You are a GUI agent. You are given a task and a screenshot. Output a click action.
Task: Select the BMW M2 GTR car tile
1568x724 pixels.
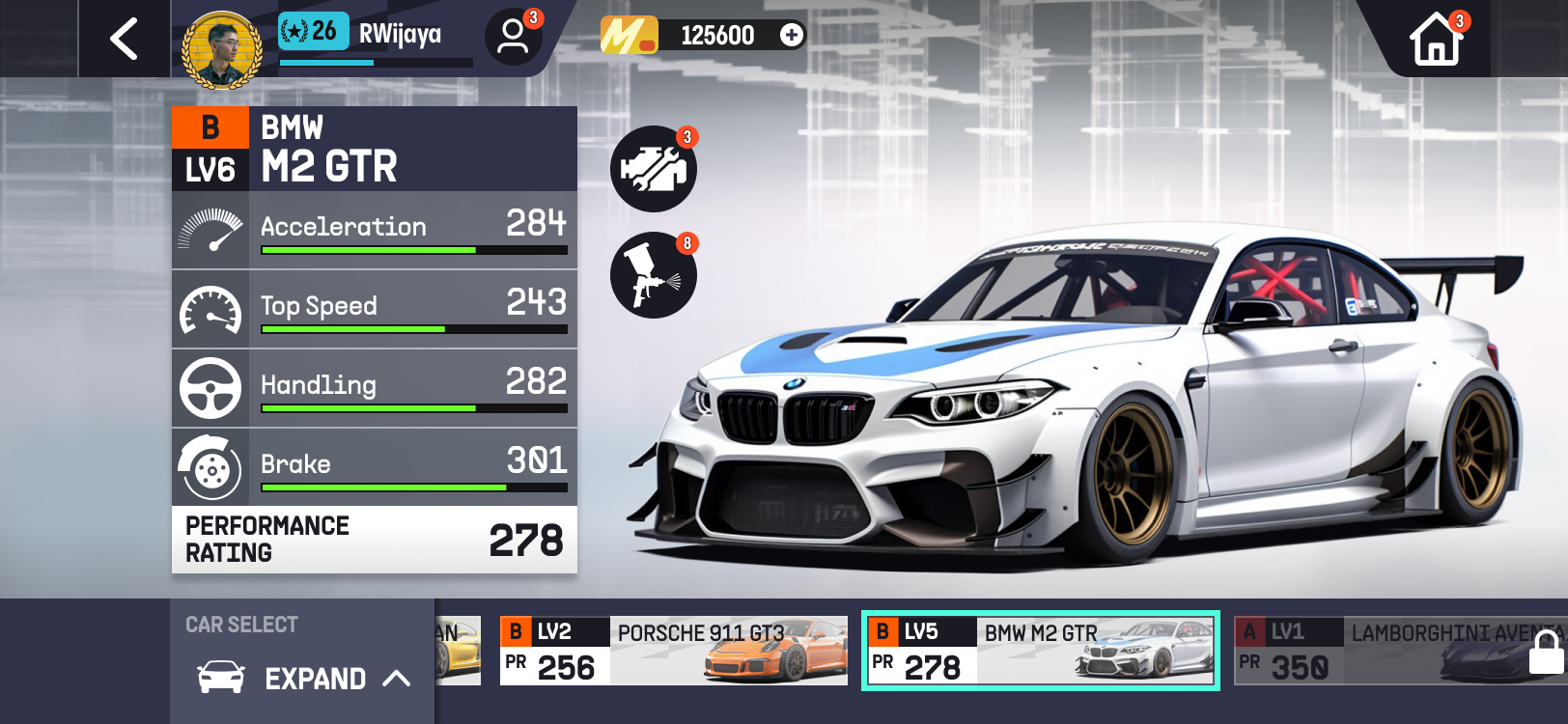tap(1040, 651)
